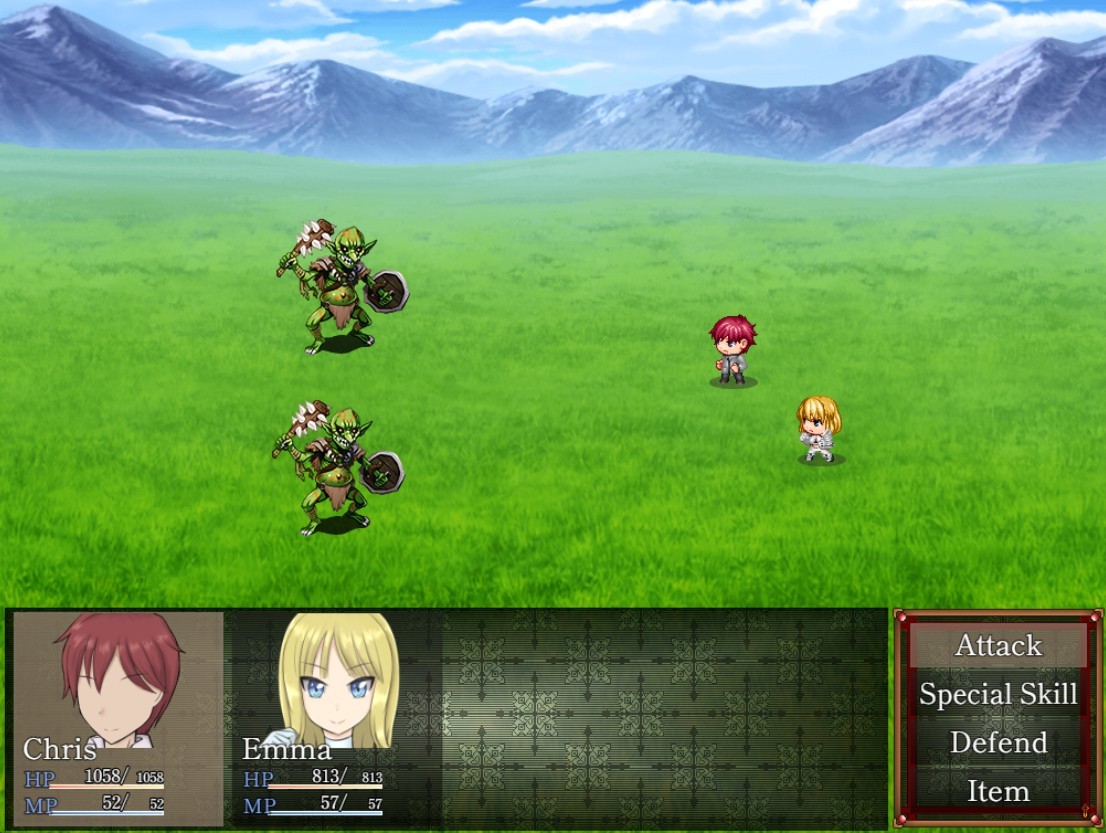Choose the Attack command
Screen dimensions: 1106x833
point(998,646)
